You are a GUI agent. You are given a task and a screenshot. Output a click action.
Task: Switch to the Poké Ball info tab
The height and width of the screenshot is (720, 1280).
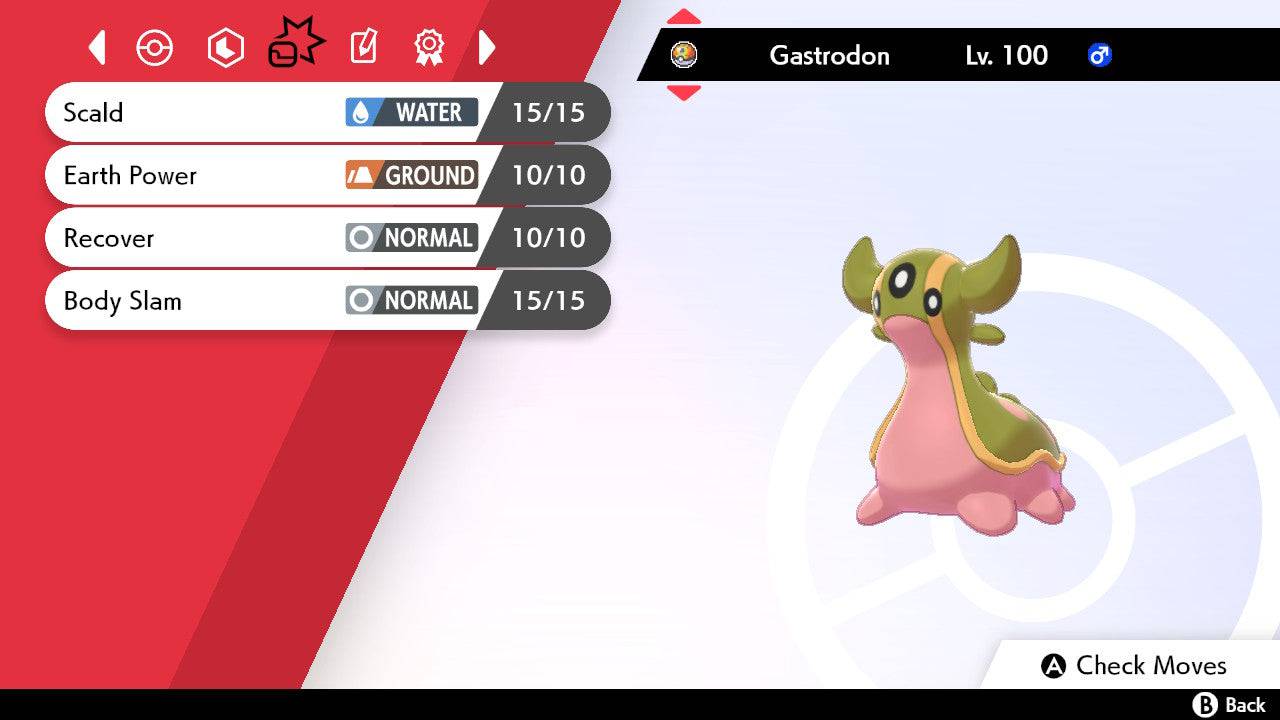coord(155,48)
